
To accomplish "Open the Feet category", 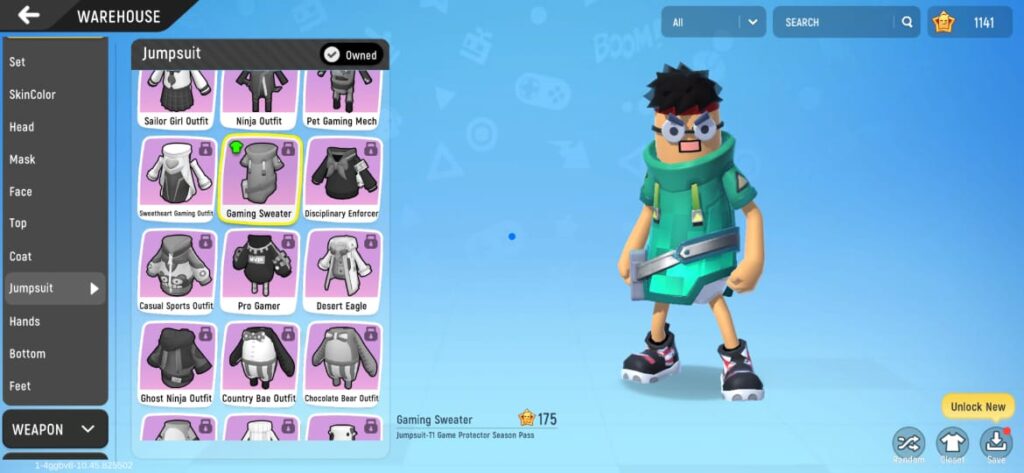I will point(20,386).
